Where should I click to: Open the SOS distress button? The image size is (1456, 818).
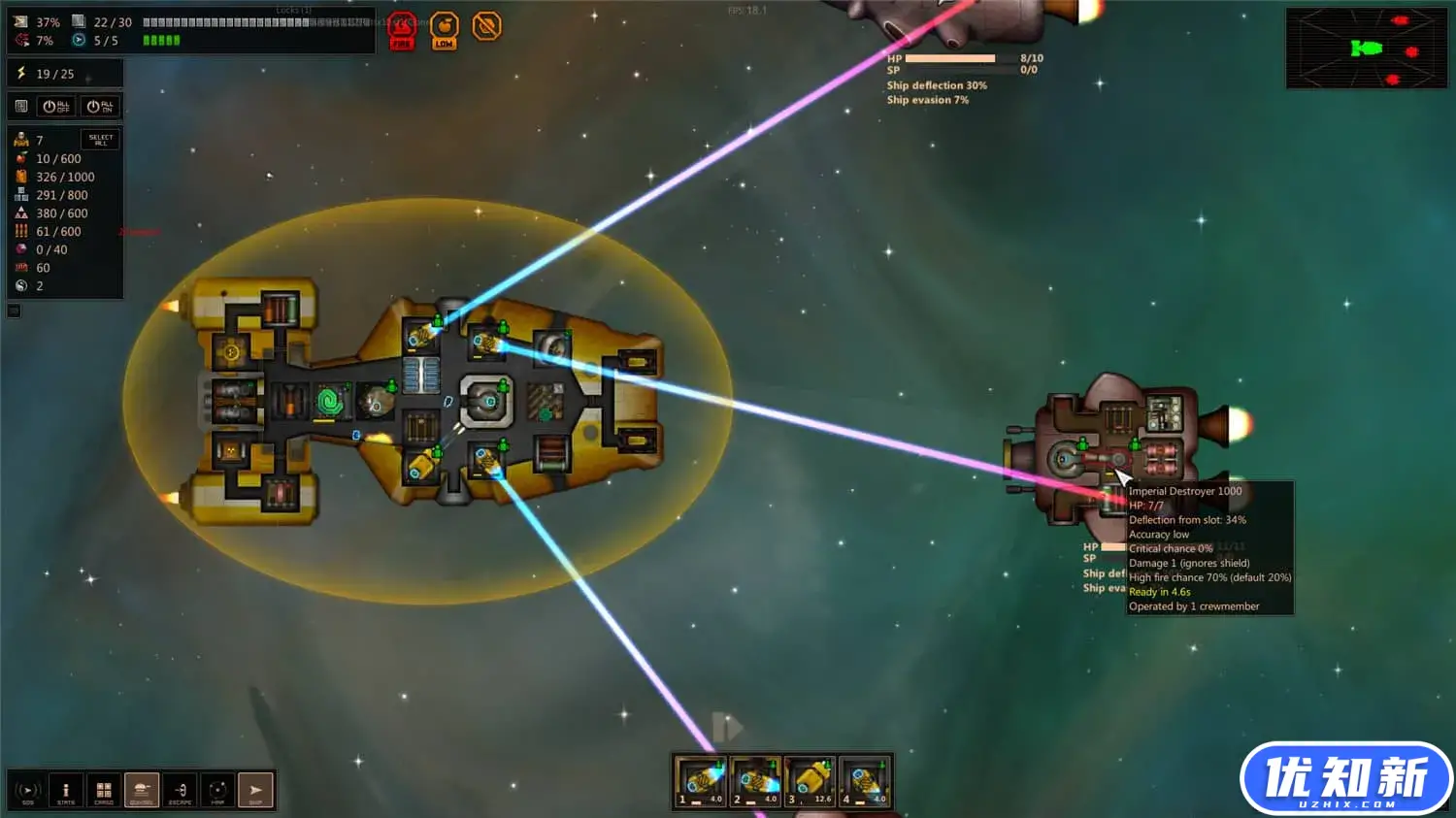pos(28,791)
